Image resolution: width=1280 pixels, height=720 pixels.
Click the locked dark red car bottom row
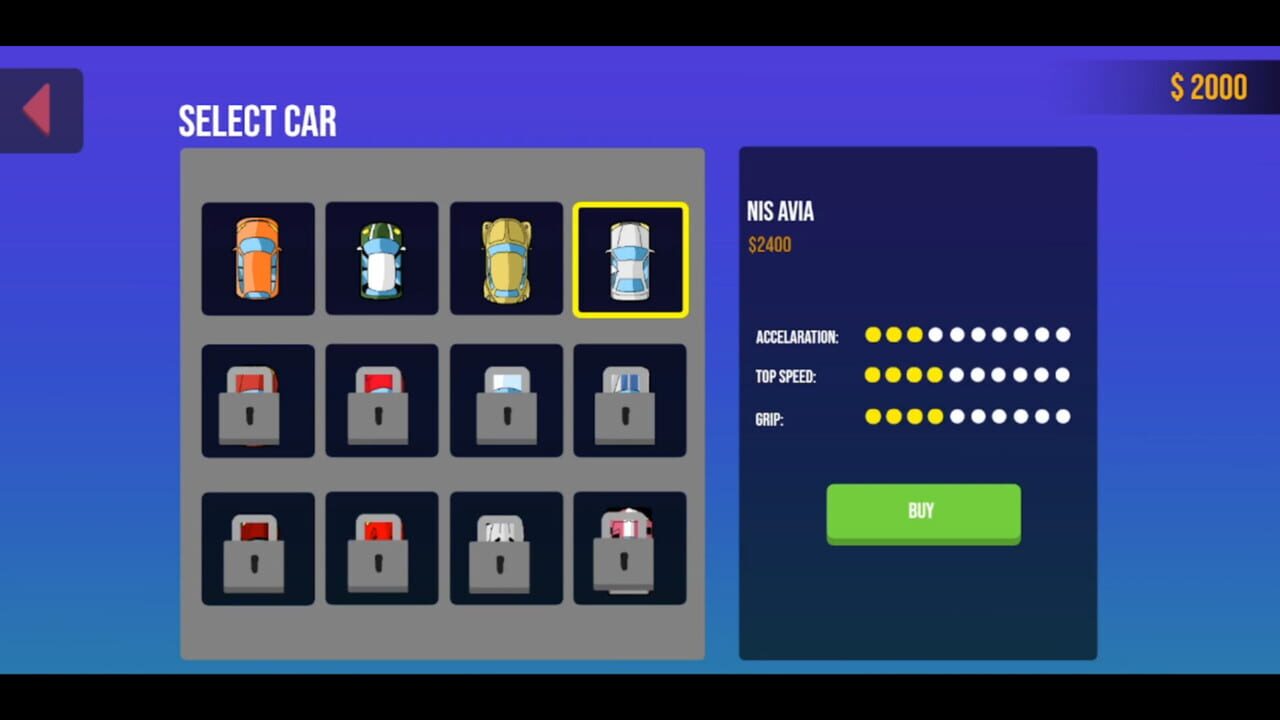pyautogui.click(x=258, y=549)
